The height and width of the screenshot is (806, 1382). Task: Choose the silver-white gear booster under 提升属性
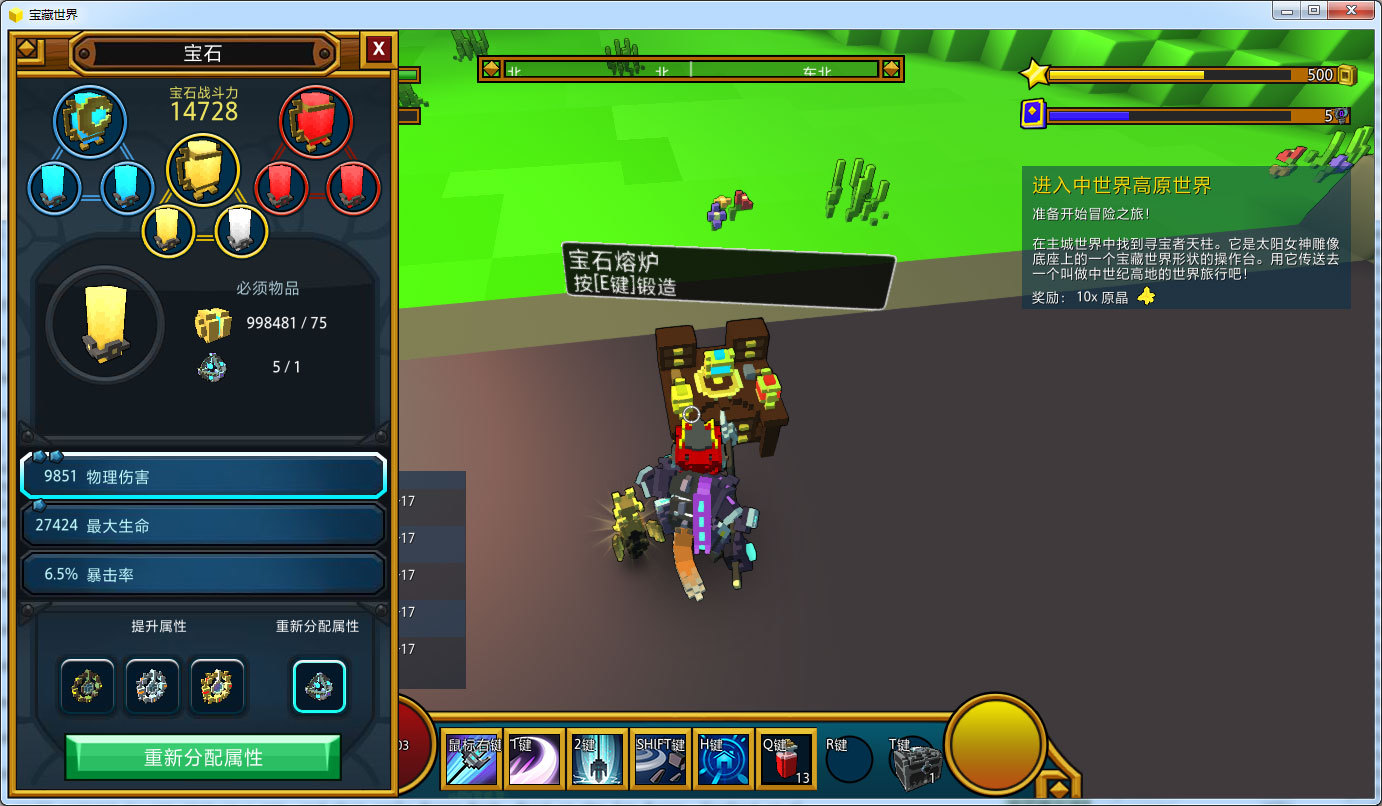(152, 686)
